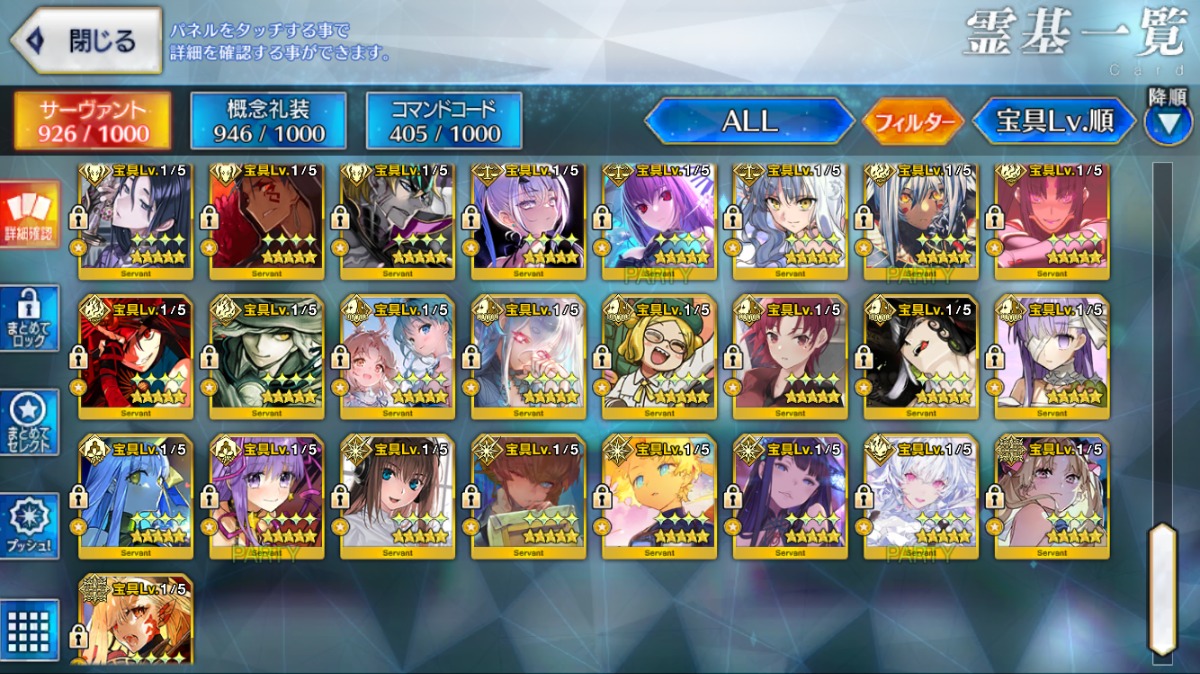The width and height of the screenshot is (1200, 674).
Task: Open the コマンドコード tab
Action: (x=444, y=122)
